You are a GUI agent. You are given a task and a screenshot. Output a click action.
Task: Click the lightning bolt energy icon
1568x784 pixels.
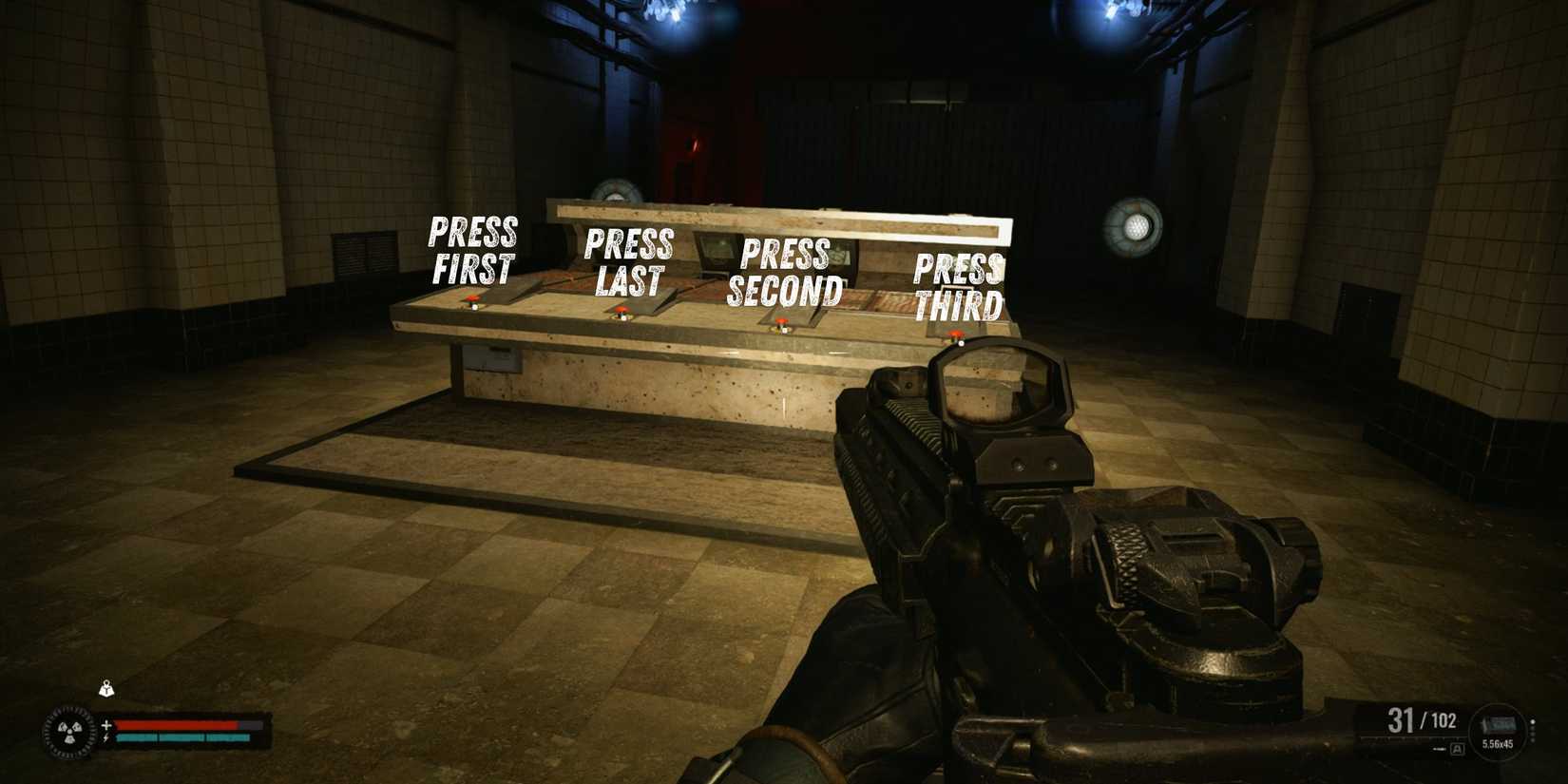[x=106, y=737]
